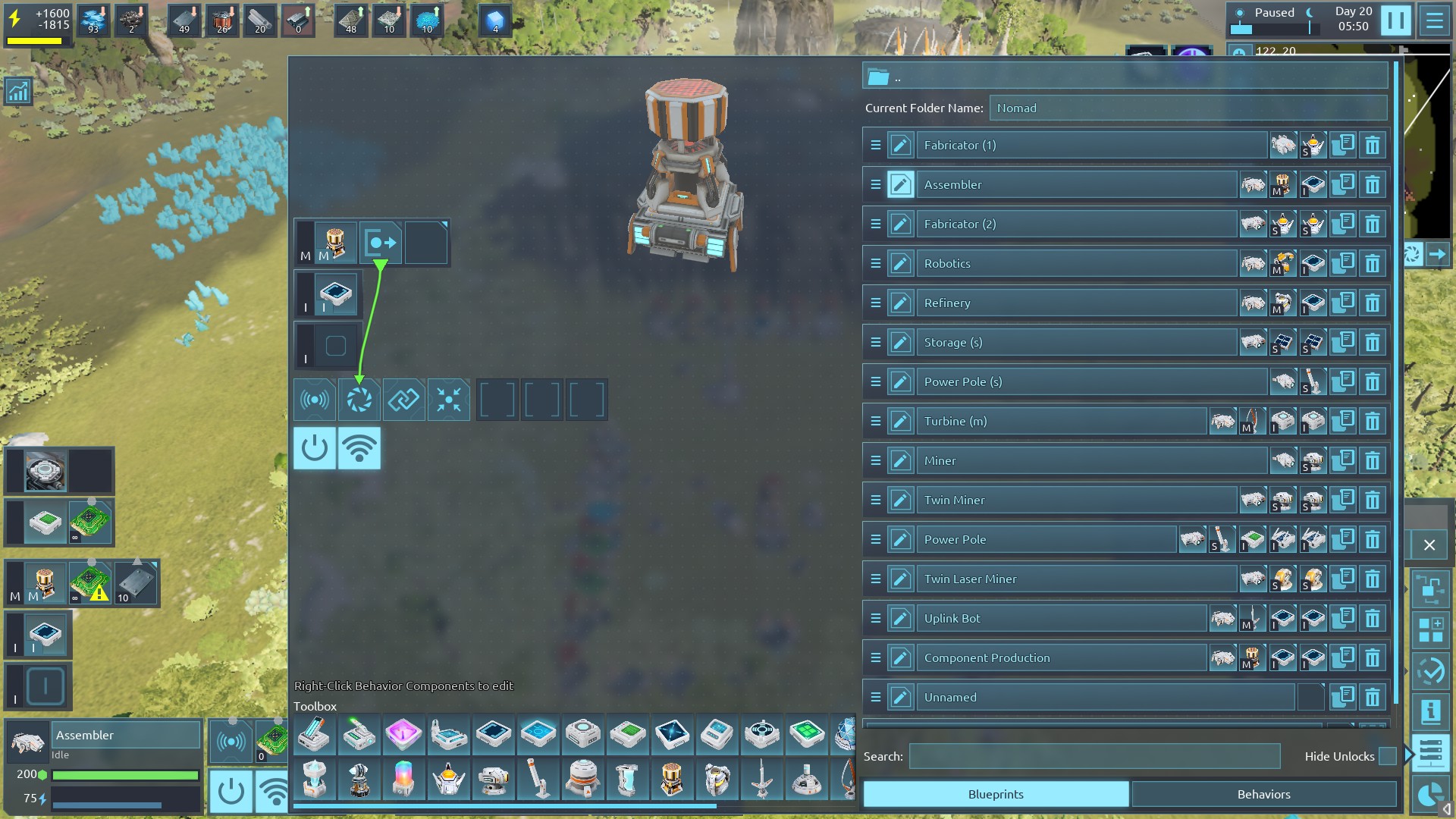Screen dimensions: 1456x819
Task: Select the Uplink Bot blueprint row
Action: pyautogui.click(x=1060, y=619)
